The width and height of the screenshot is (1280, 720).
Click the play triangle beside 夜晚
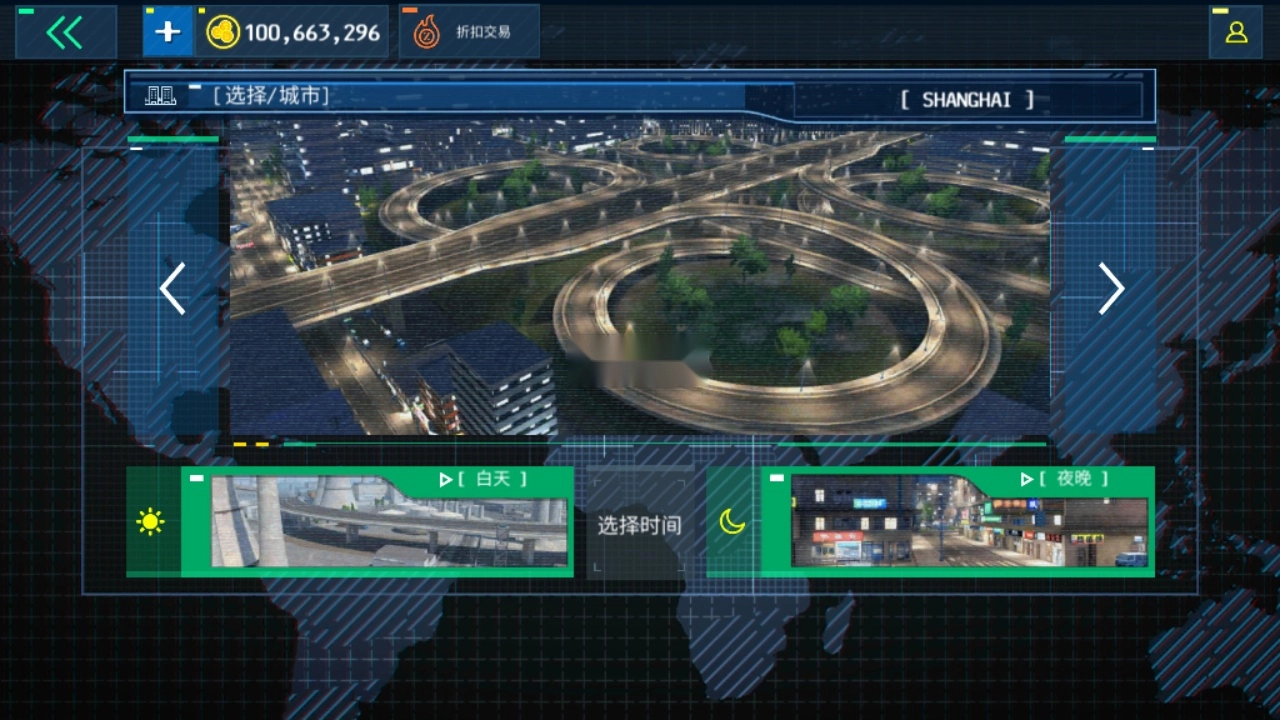pos(1027,479)
